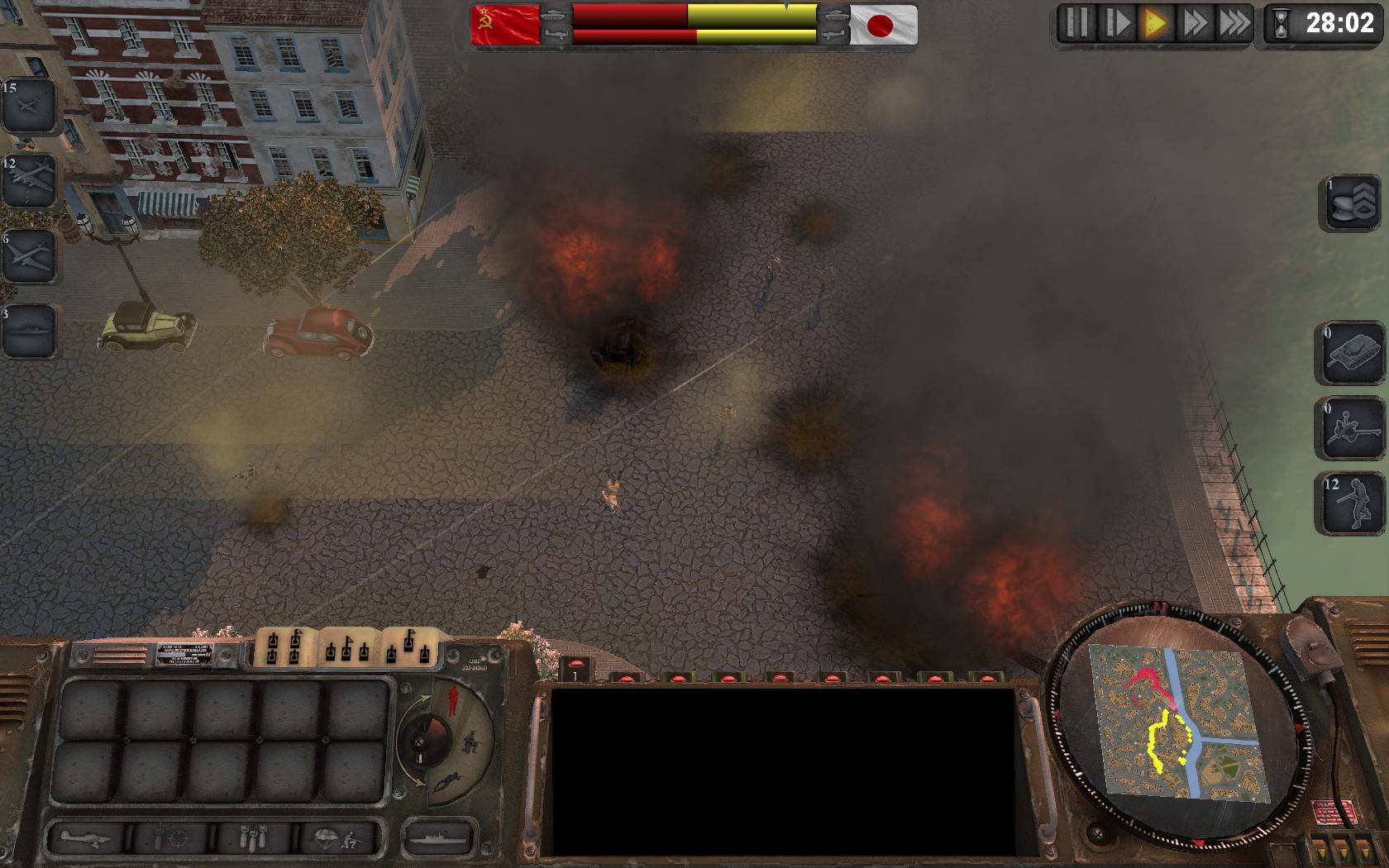
Task: Select the fighter plane reinforcement (15)
Action: [29, 105]
